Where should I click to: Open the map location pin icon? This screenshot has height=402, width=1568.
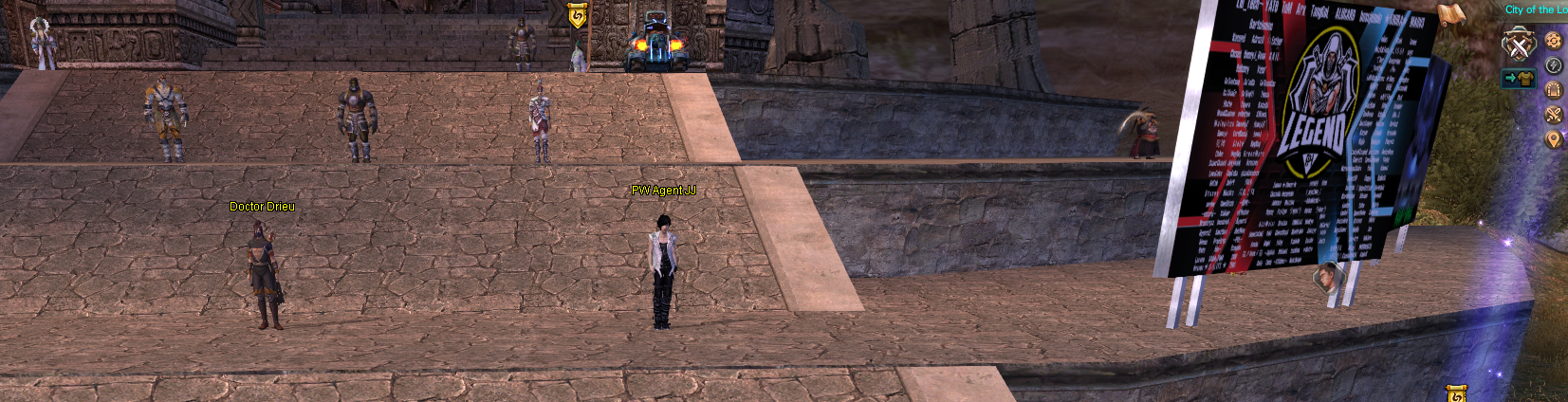(x=1553, y=139)
